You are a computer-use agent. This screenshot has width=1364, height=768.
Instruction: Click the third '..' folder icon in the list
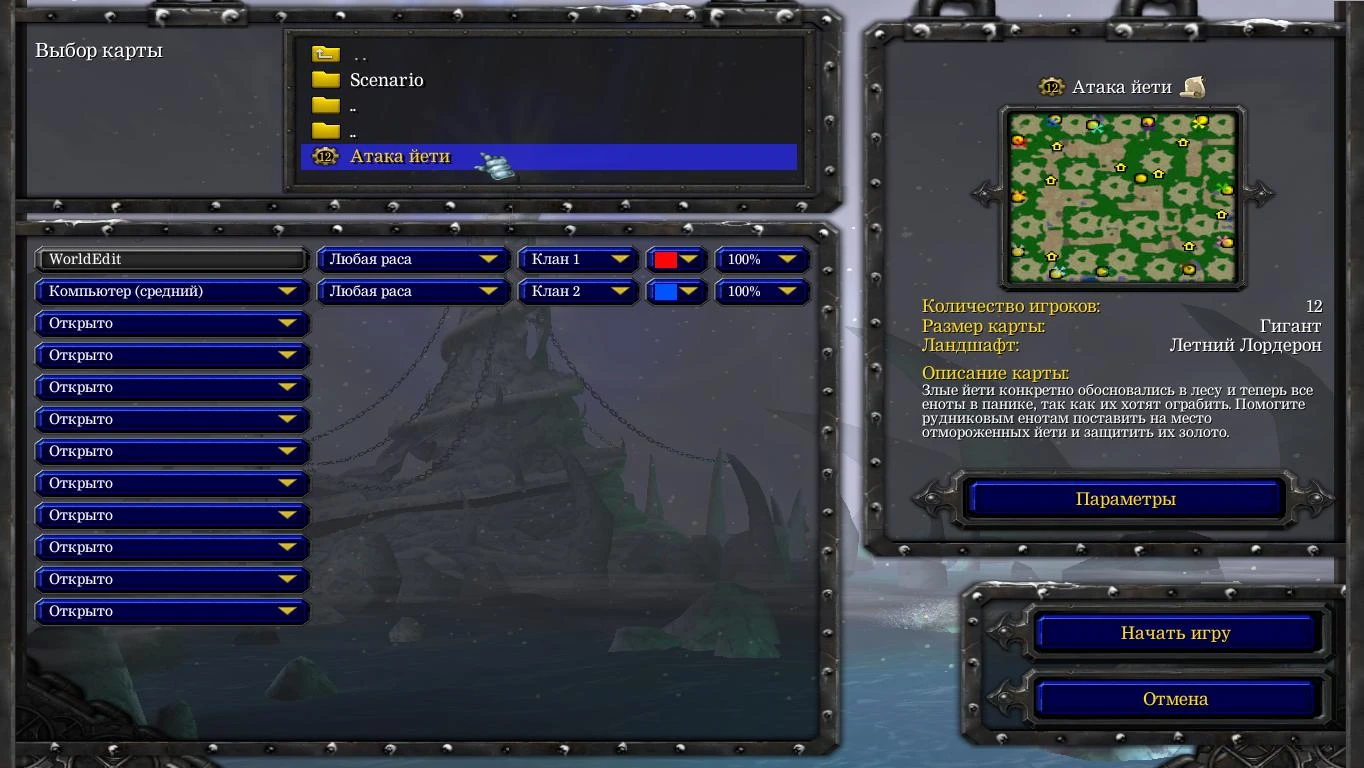(x=325, y=131)
